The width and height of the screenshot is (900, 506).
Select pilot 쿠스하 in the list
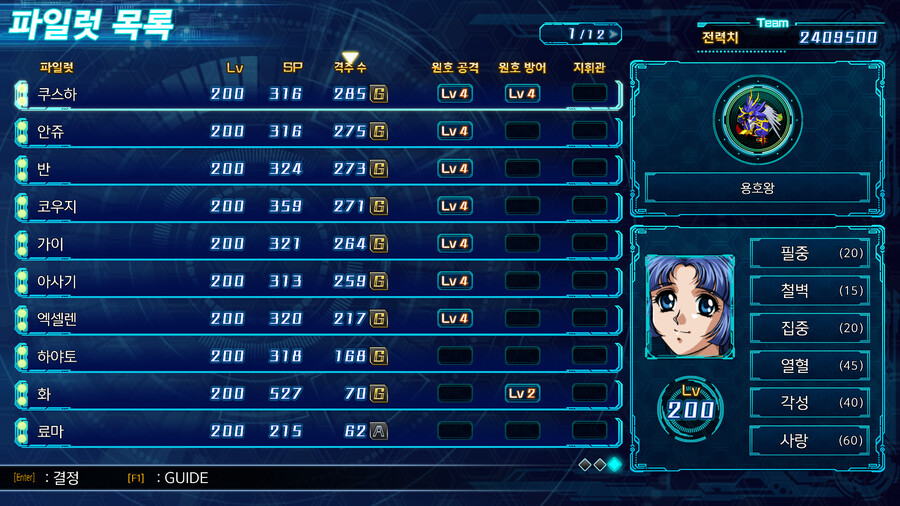point(57,94)
